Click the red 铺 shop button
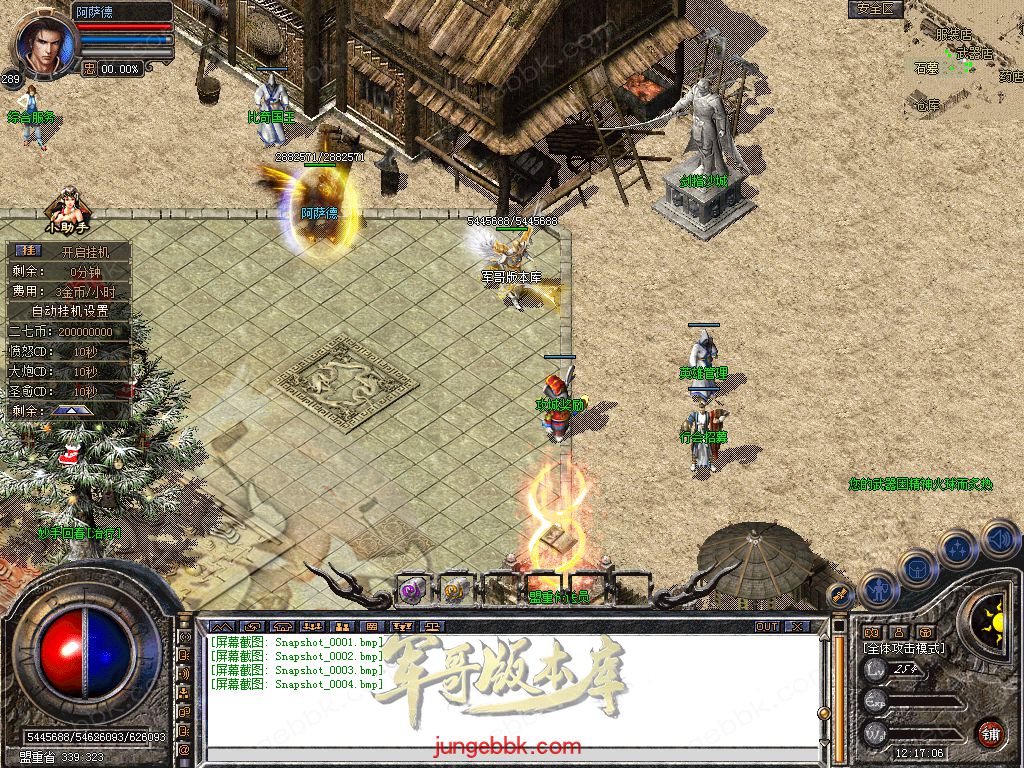This screenshot has height=768, width=1024. click(990, 731)
